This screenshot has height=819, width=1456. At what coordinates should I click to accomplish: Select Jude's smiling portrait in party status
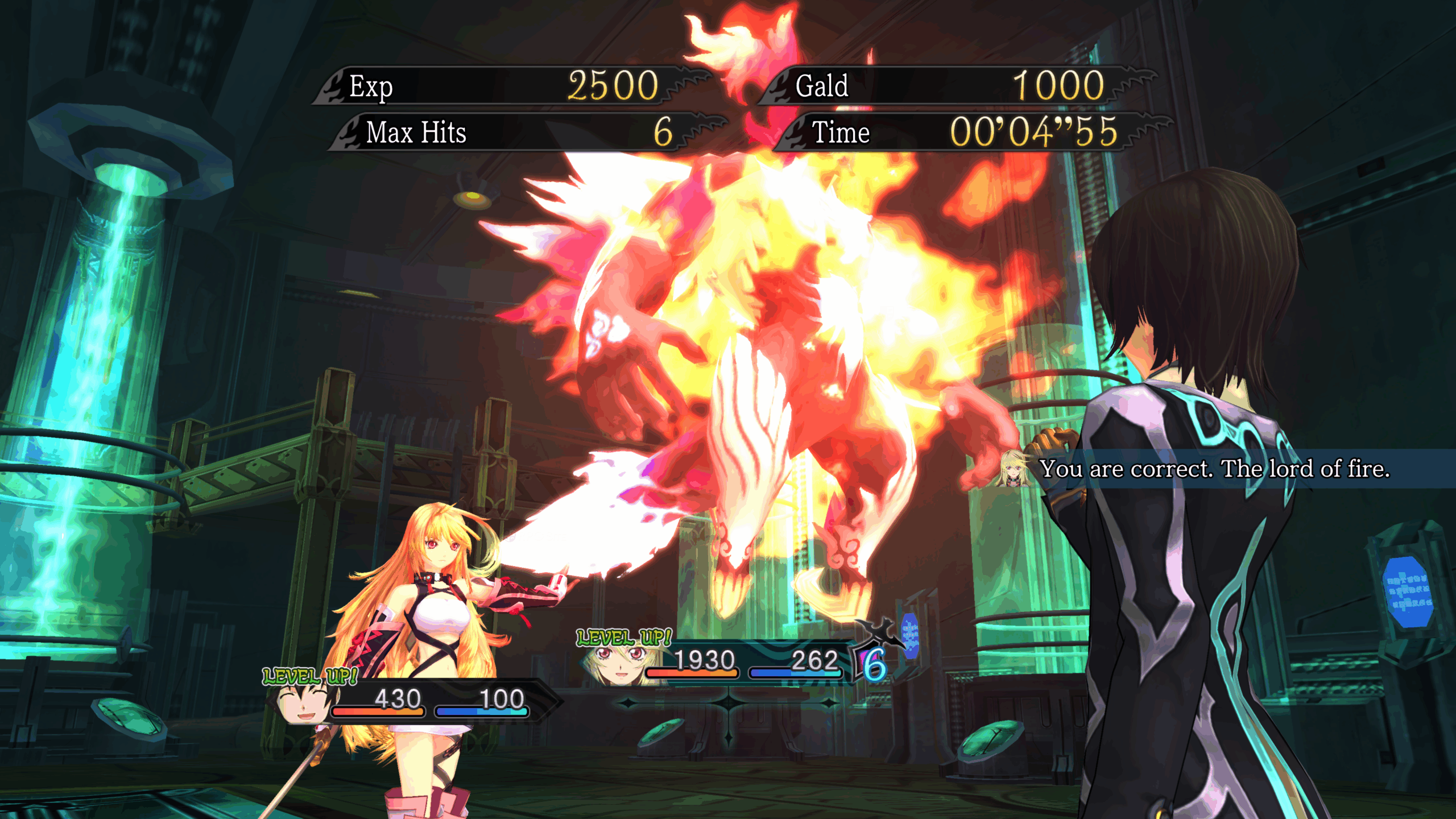tap(303, 702)
